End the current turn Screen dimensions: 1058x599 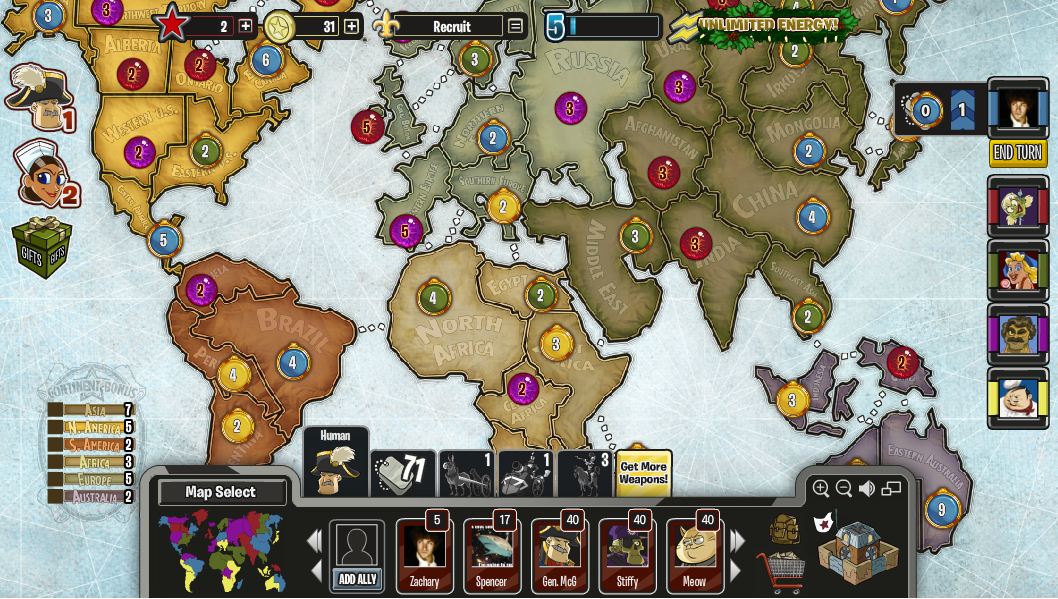click(x=1017, y=153)
